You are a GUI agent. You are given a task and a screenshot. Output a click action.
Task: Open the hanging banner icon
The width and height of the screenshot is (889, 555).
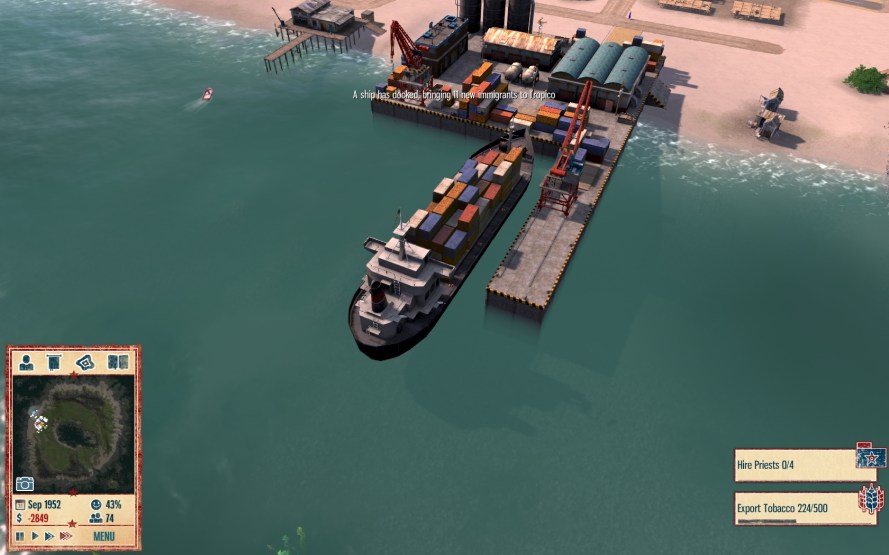pos(55,362)
